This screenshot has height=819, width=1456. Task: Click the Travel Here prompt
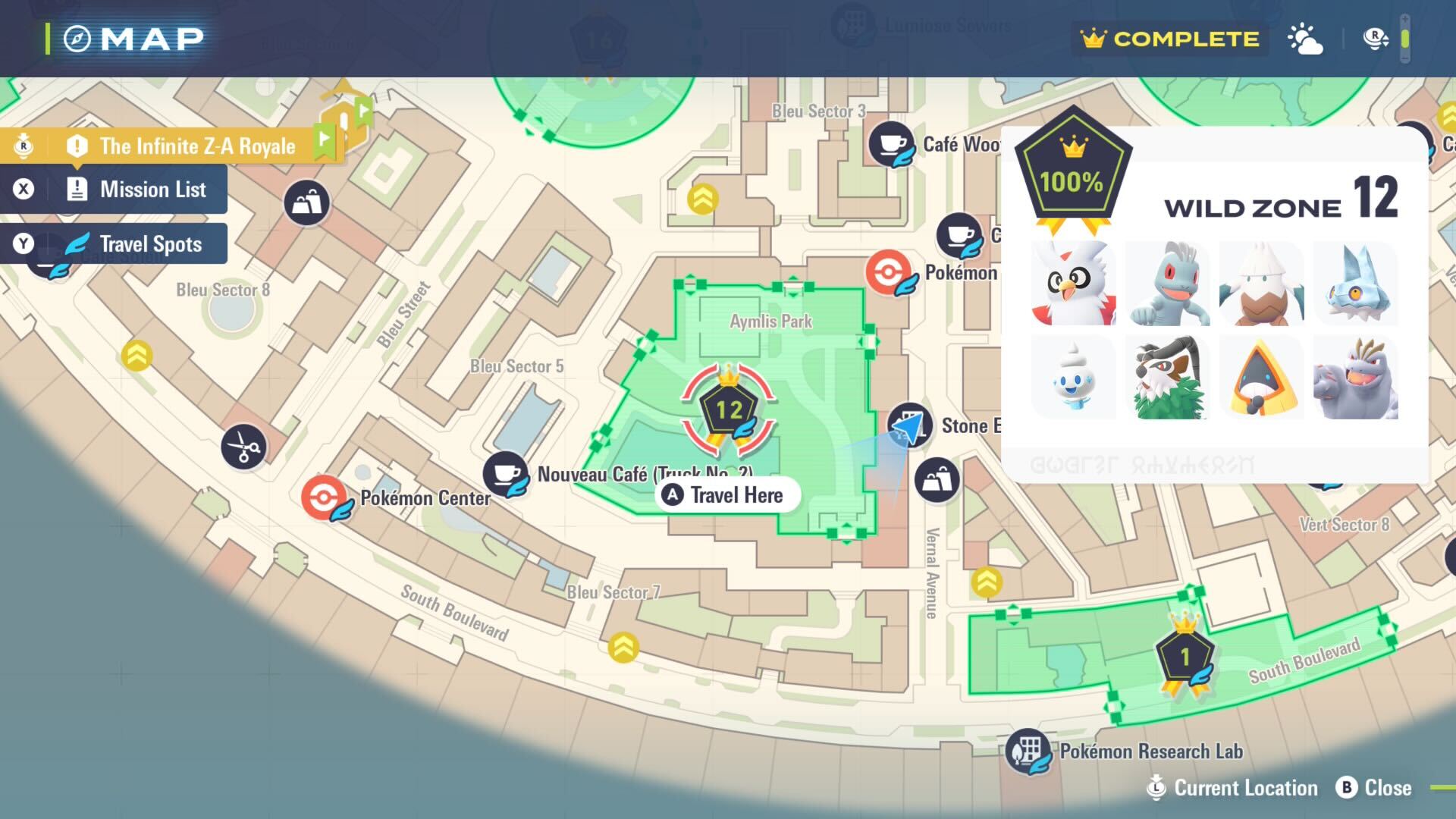[x=727, y=496]
